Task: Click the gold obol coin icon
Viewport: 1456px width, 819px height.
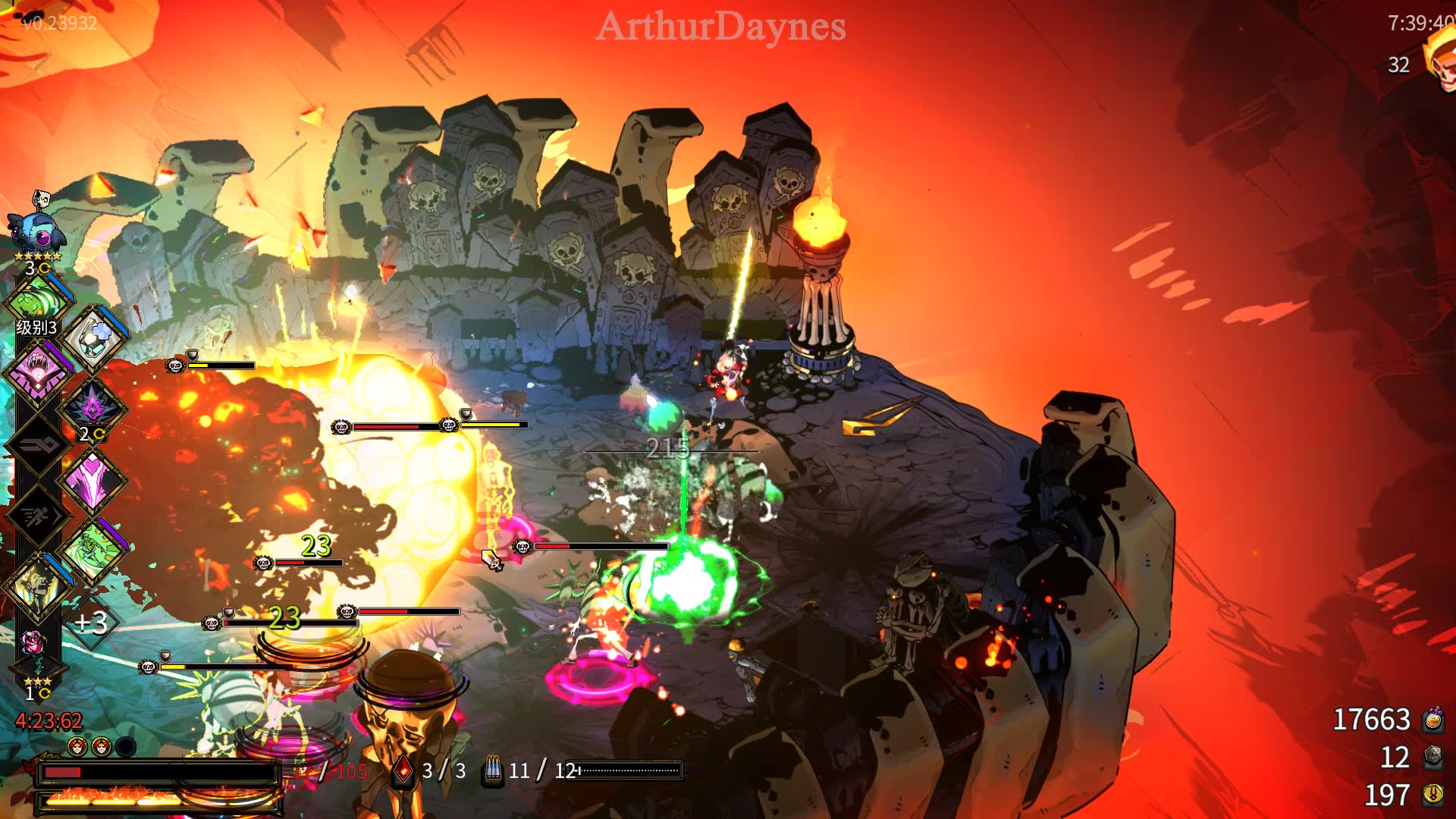Action: pyautogui.click(x=1432, y=795)
